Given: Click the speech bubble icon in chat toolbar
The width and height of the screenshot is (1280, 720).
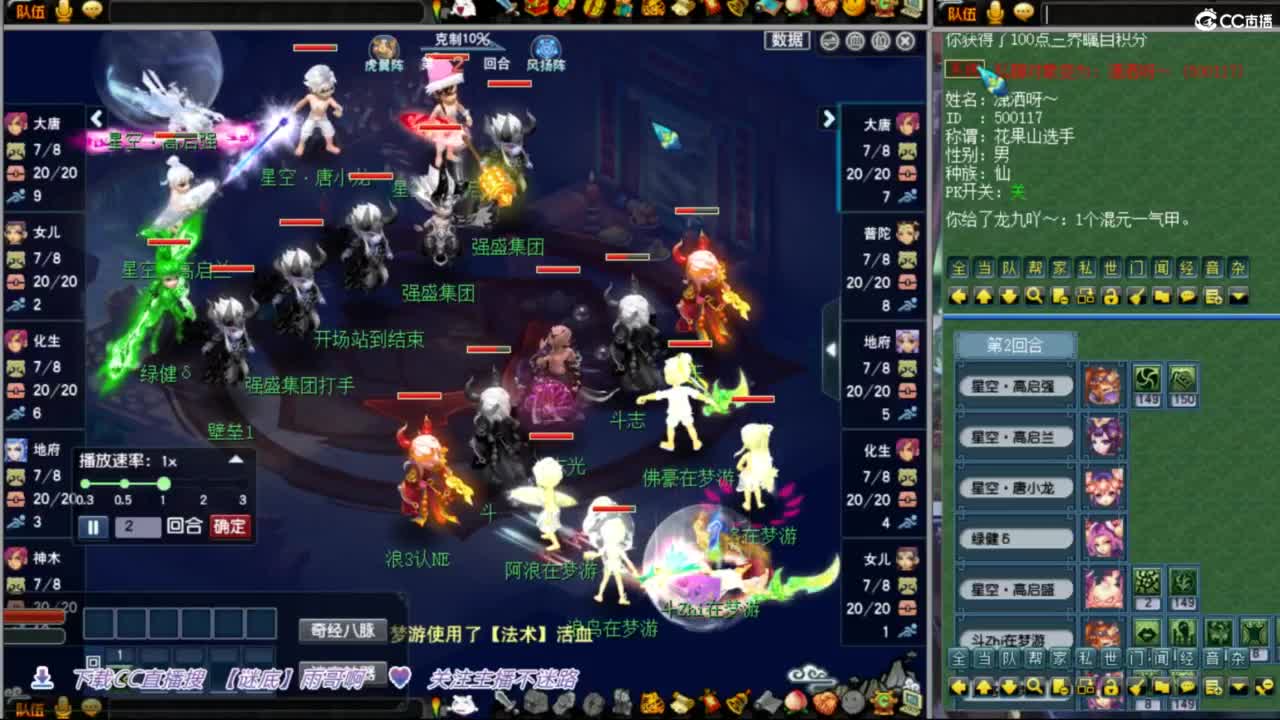Looking at the screenshot, I should (1187, 296).
